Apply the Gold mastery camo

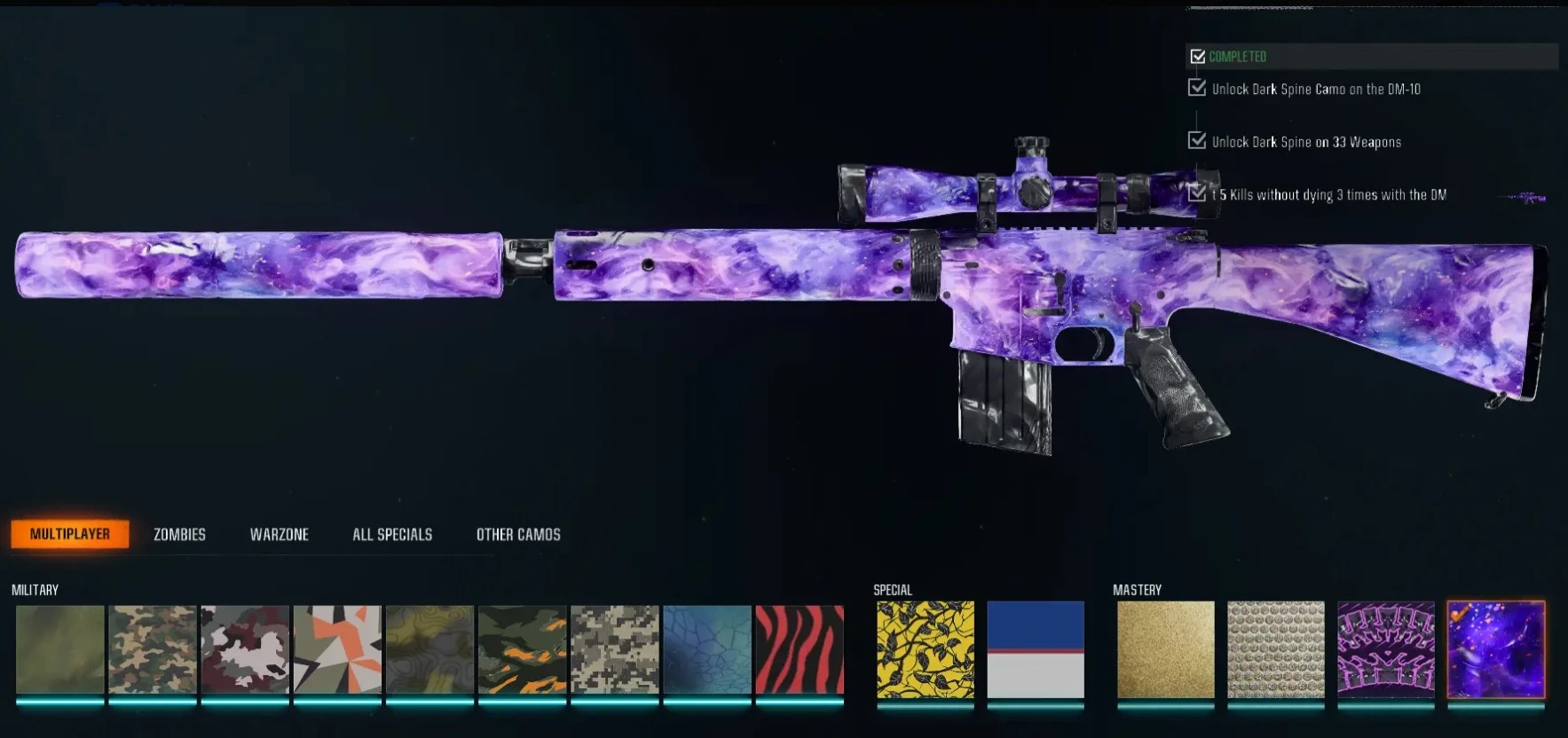(1165, 652)
